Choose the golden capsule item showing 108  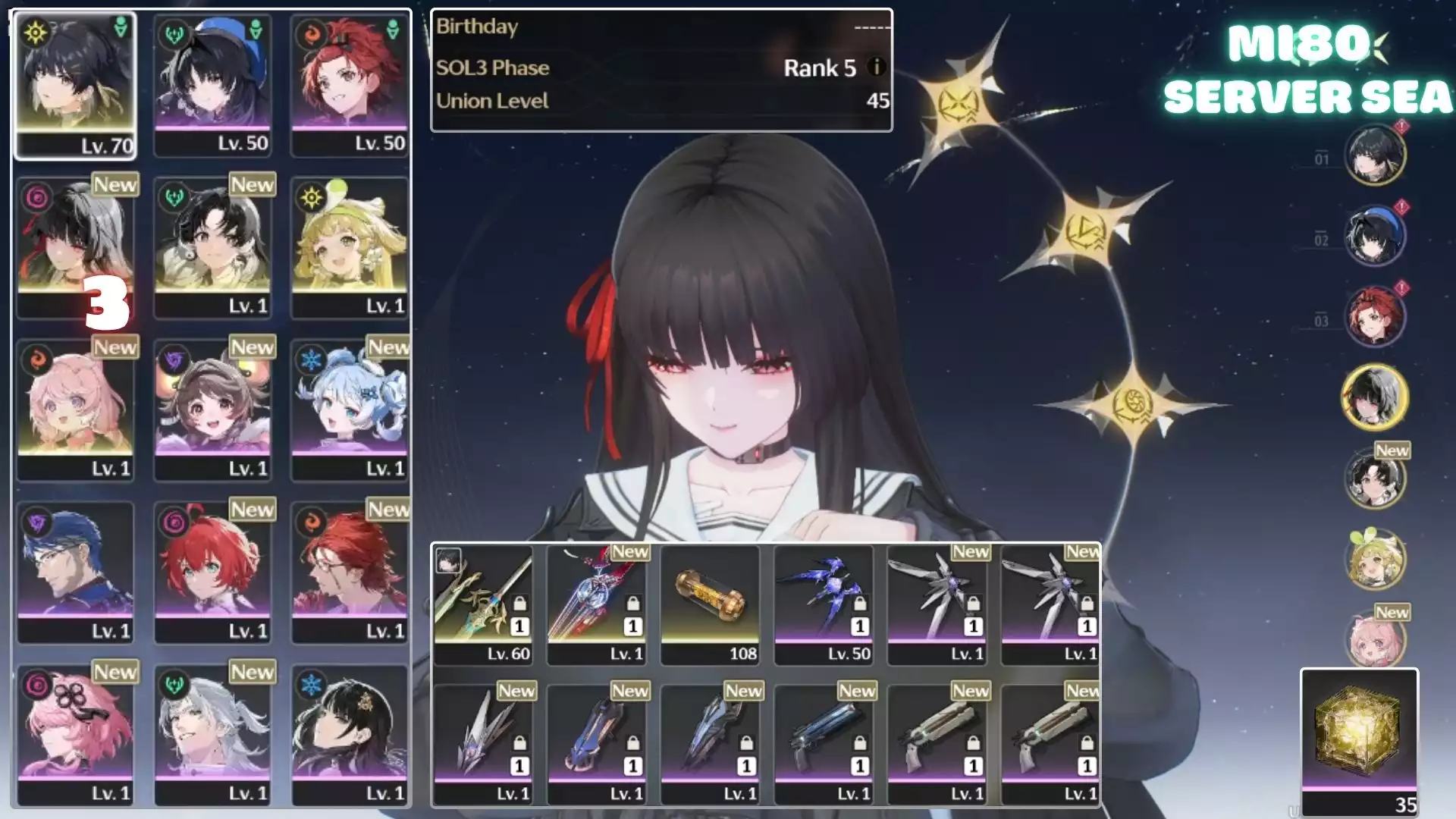tap(710, 604)
